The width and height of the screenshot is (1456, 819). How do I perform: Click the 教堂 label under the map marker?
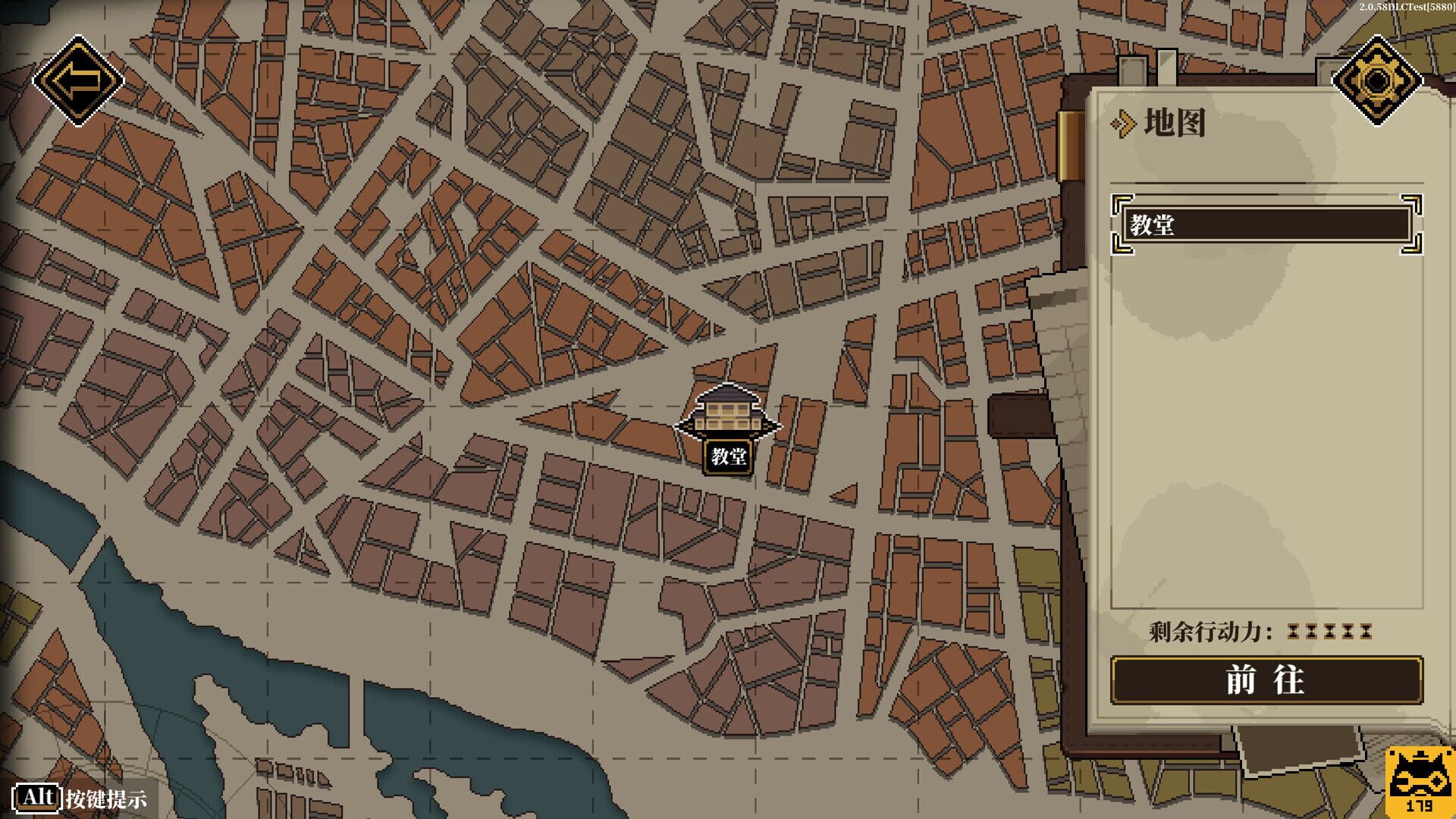pos(729,456)
